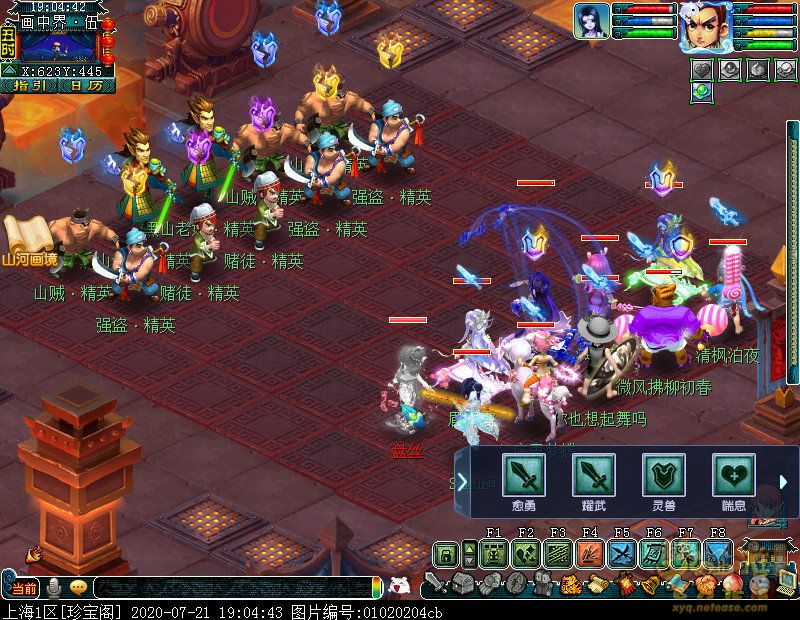The image size is (800, 620).
Task: Use the F8 hotbar skill
Action: tap(718, 554)
